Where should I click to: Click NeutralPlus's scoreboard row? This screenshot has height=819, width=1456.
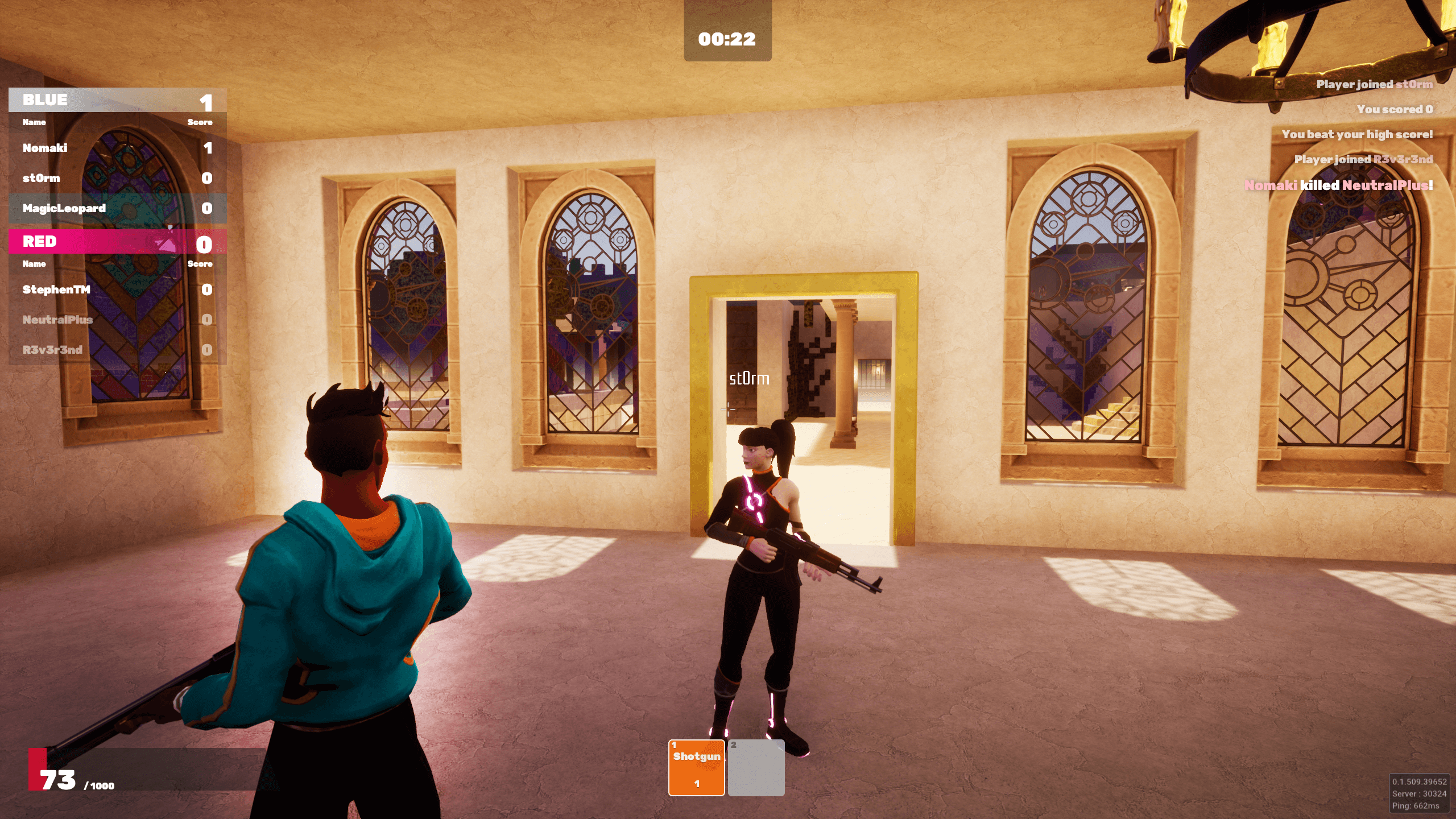(117, 320)
